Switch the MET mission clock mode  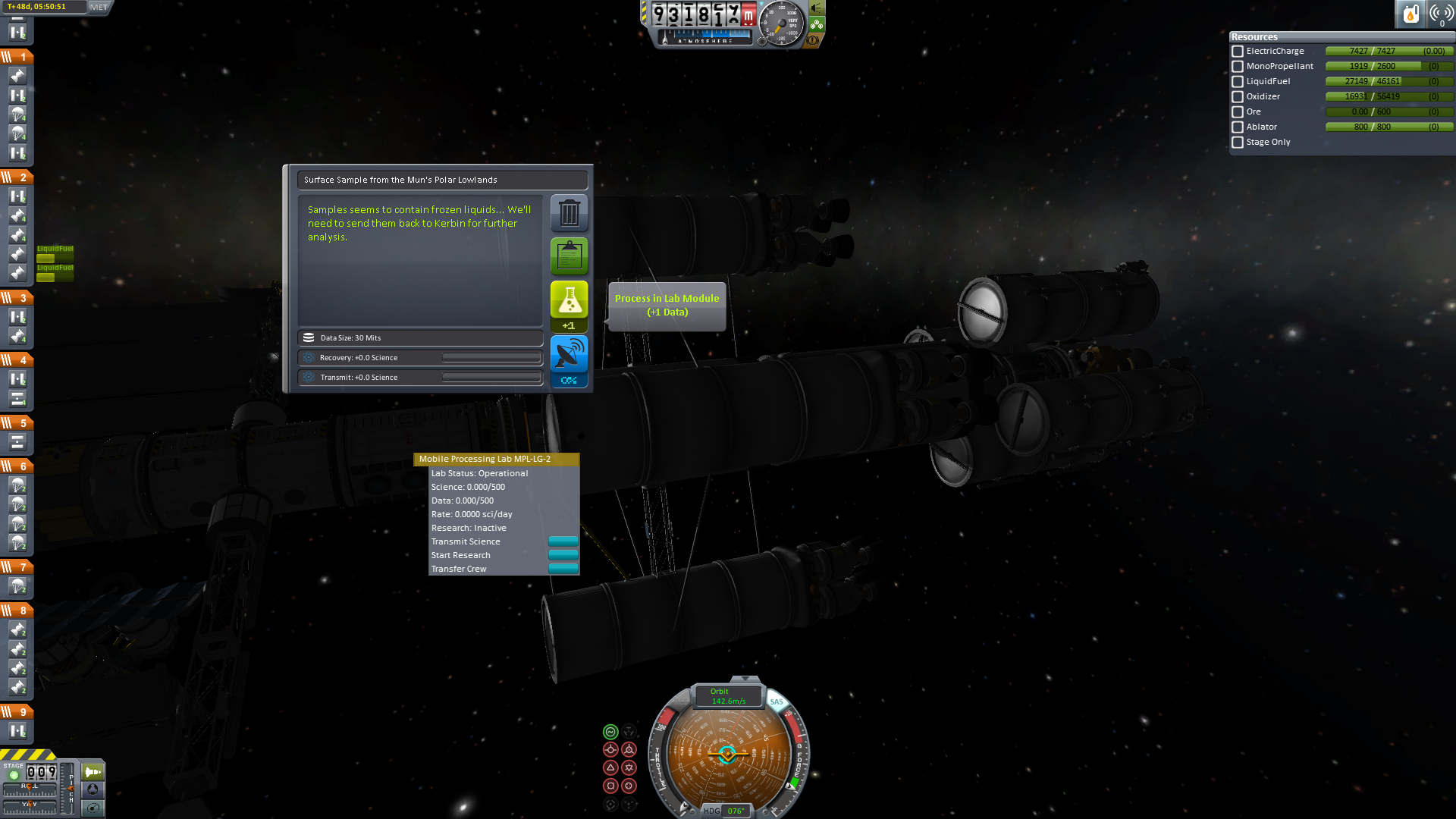(x=99, y=7)
